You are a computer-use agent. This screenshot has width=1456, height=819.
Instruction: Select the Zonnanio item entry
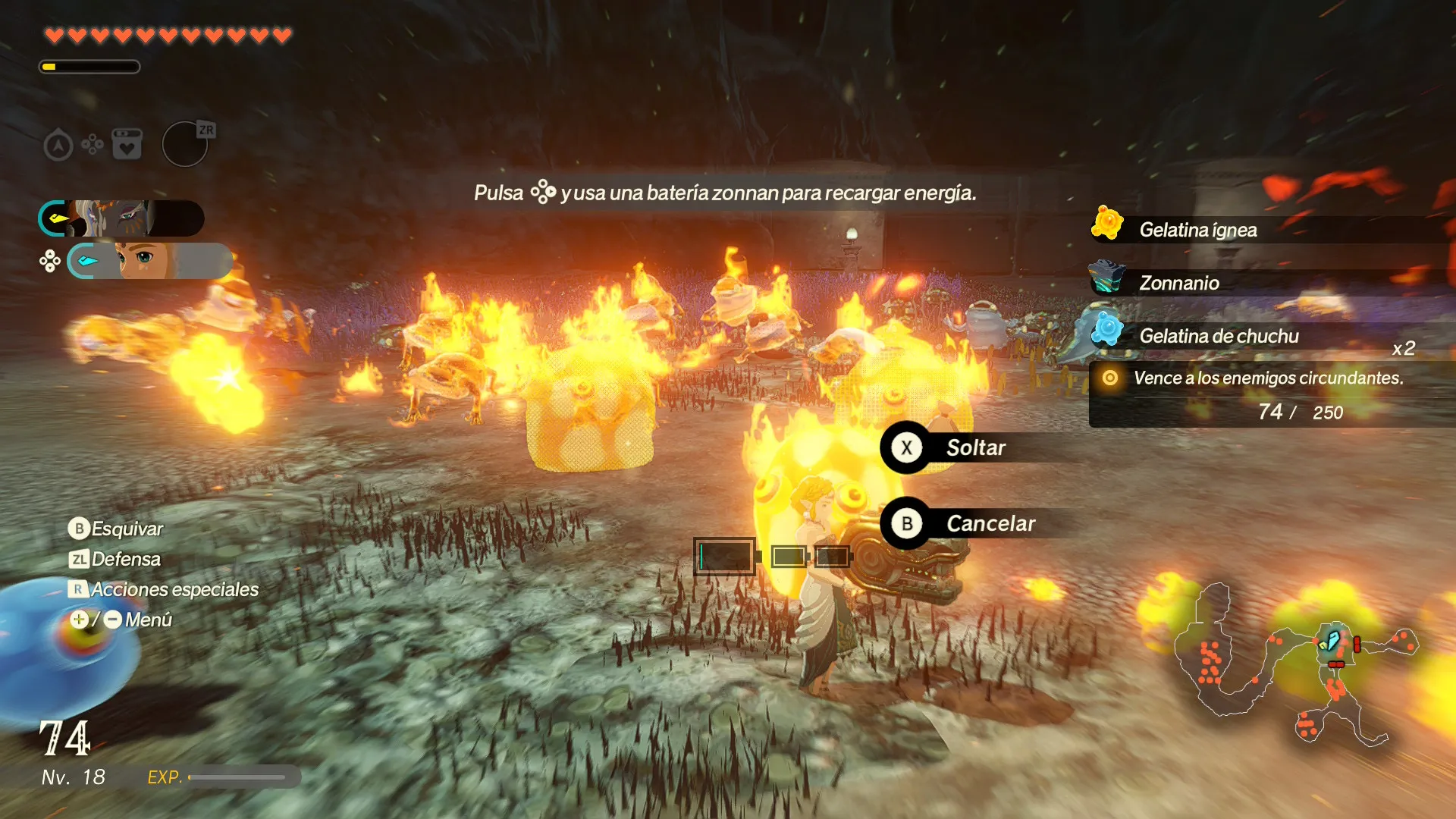[x=1178, y=283]
